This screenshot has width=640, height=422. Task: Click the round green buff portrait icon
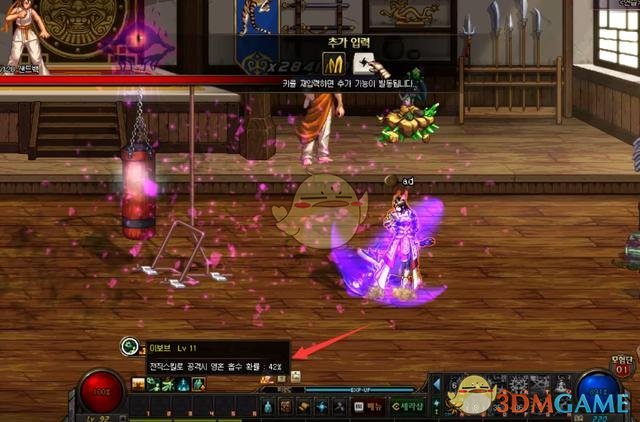click(x=128, y=346)
